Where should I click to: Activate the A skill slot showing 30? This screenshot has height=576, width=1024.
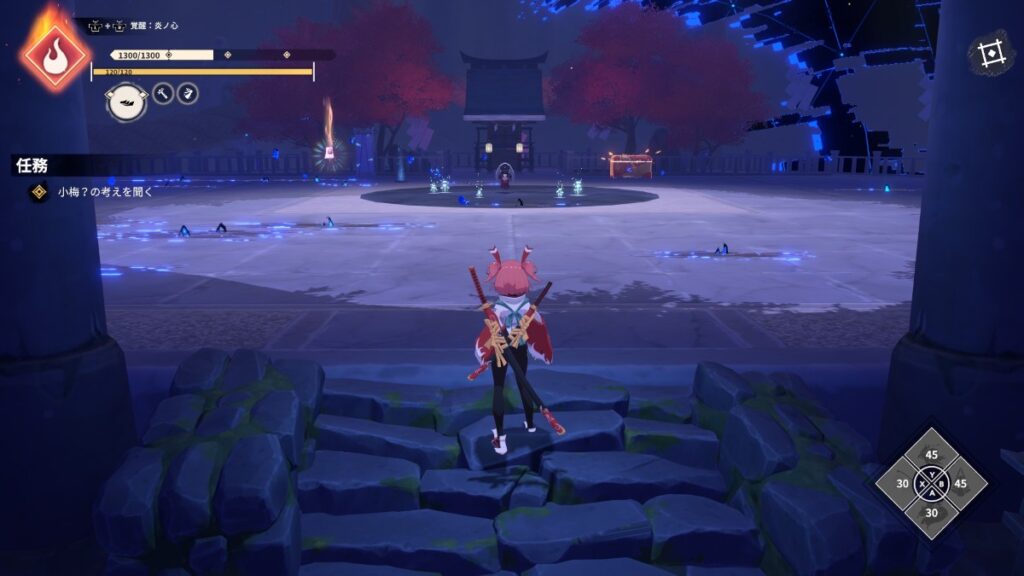[x=932, y=513]
